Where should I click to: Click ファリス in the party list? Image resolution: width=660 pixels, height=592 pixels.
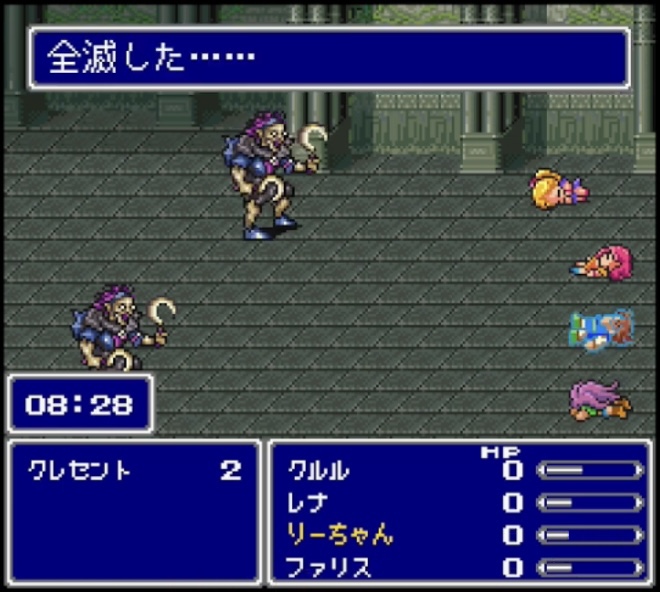[x=329, y=568]
